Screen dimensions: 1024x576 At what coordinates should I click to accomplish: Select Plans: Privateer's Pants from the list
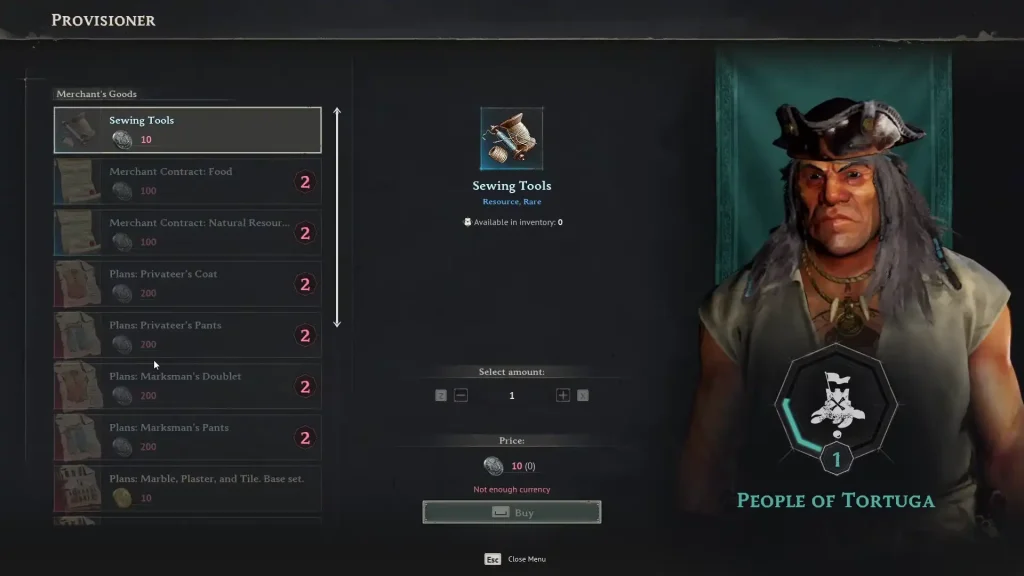(x=187, y=334)
